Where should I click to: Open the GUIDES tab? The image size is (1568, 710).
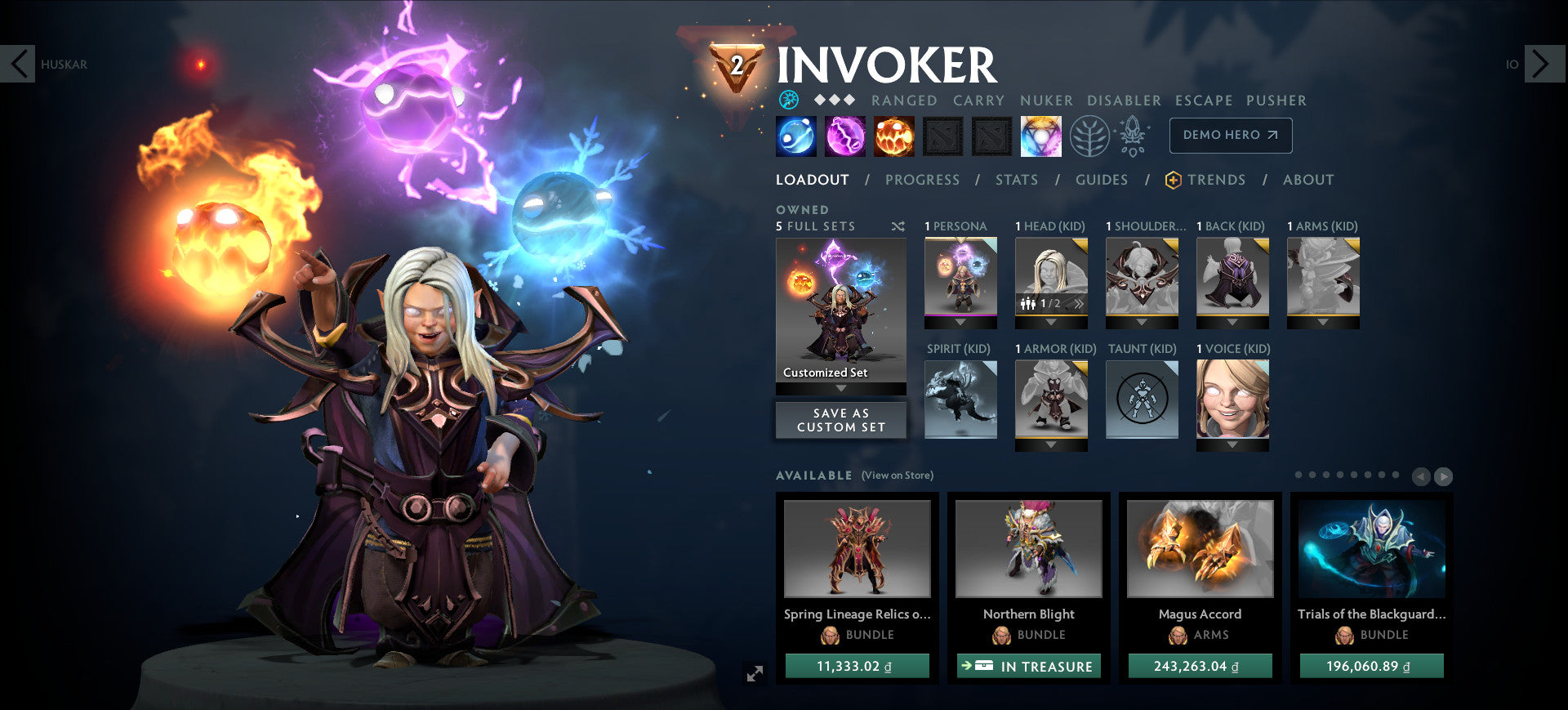1102,180
